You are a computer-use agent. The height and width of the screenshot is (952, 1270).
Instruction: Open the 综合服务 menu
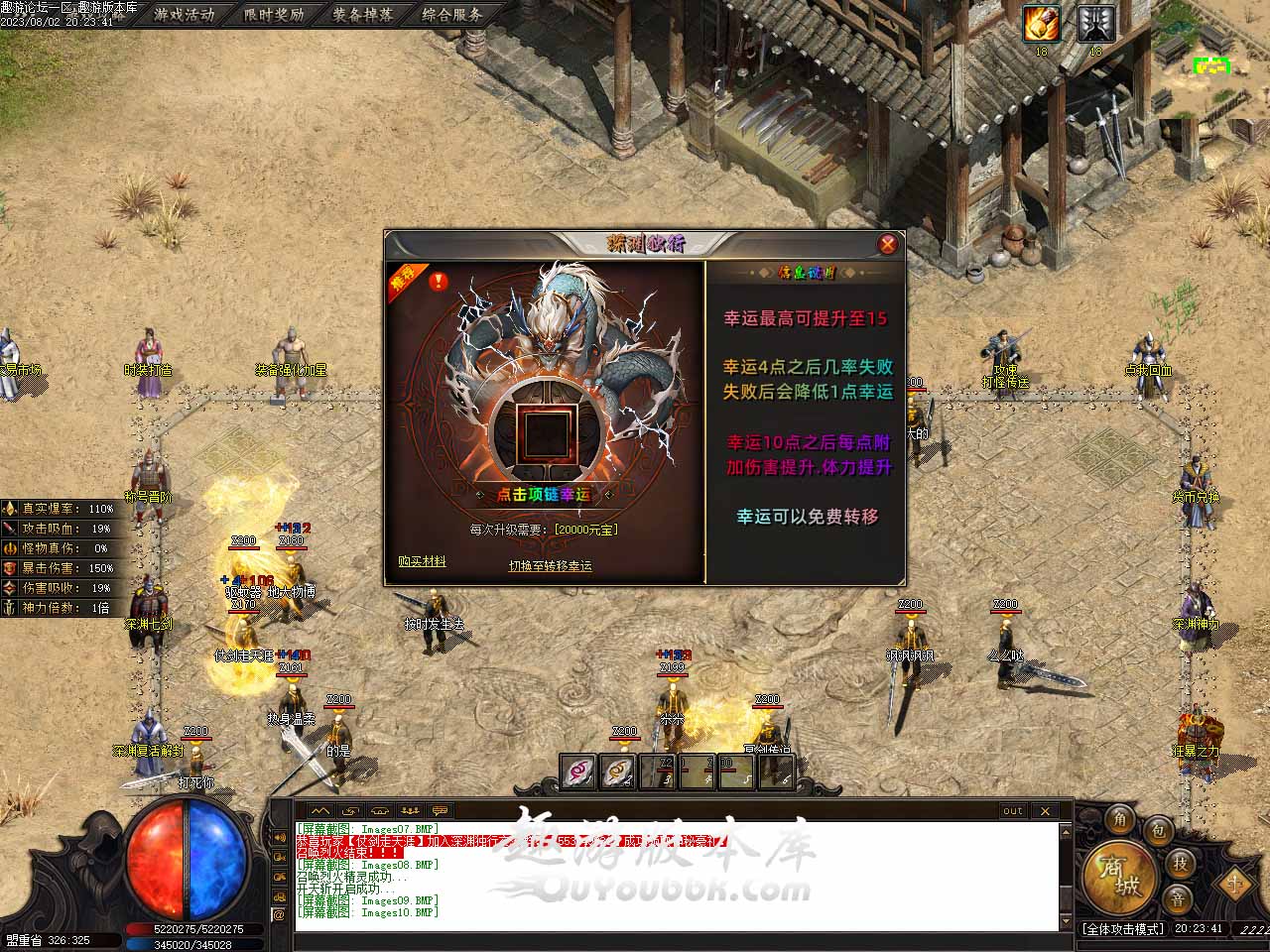[452, 15]
